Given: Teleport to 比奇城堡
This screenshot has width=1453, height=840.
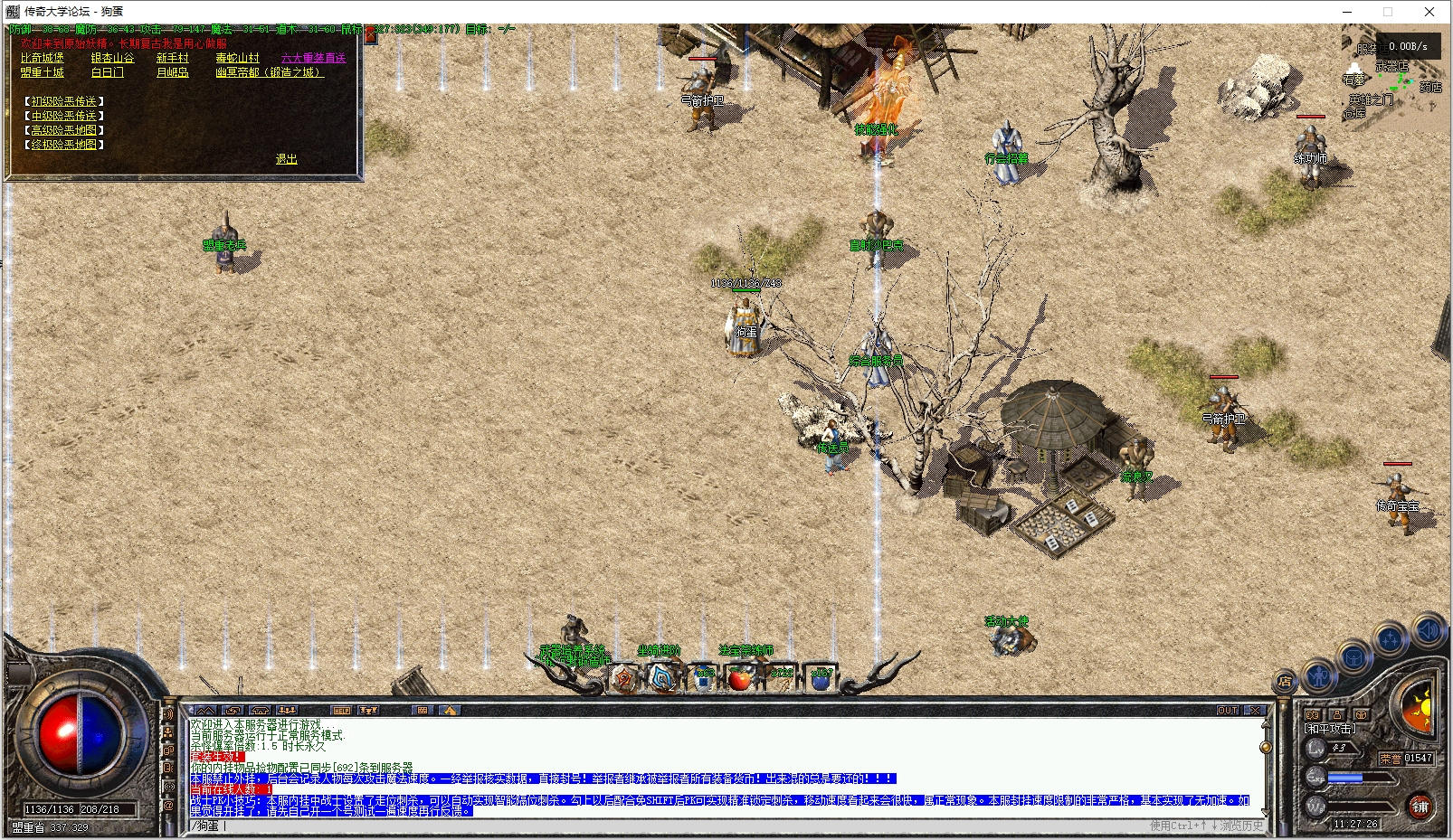Looking at the screenshot, I should [x=43, y=58].
